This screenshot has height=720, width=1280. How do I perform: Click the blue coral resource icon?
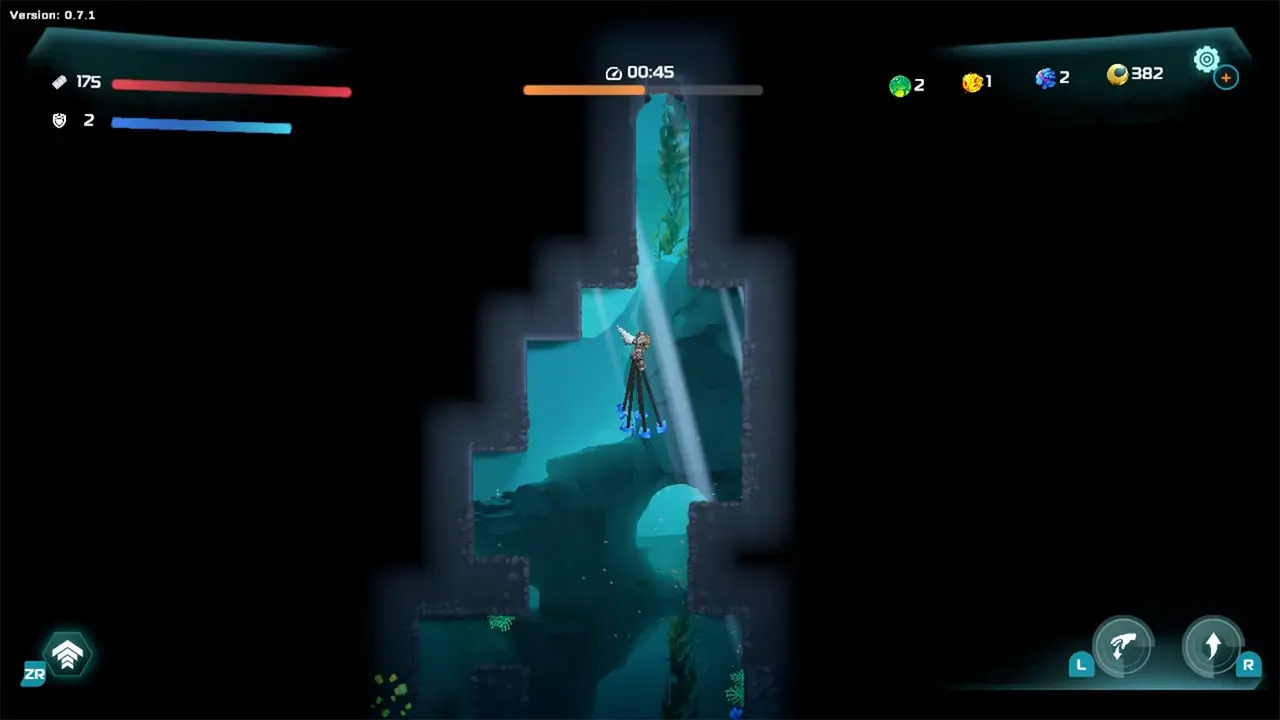coord(1044,78)
